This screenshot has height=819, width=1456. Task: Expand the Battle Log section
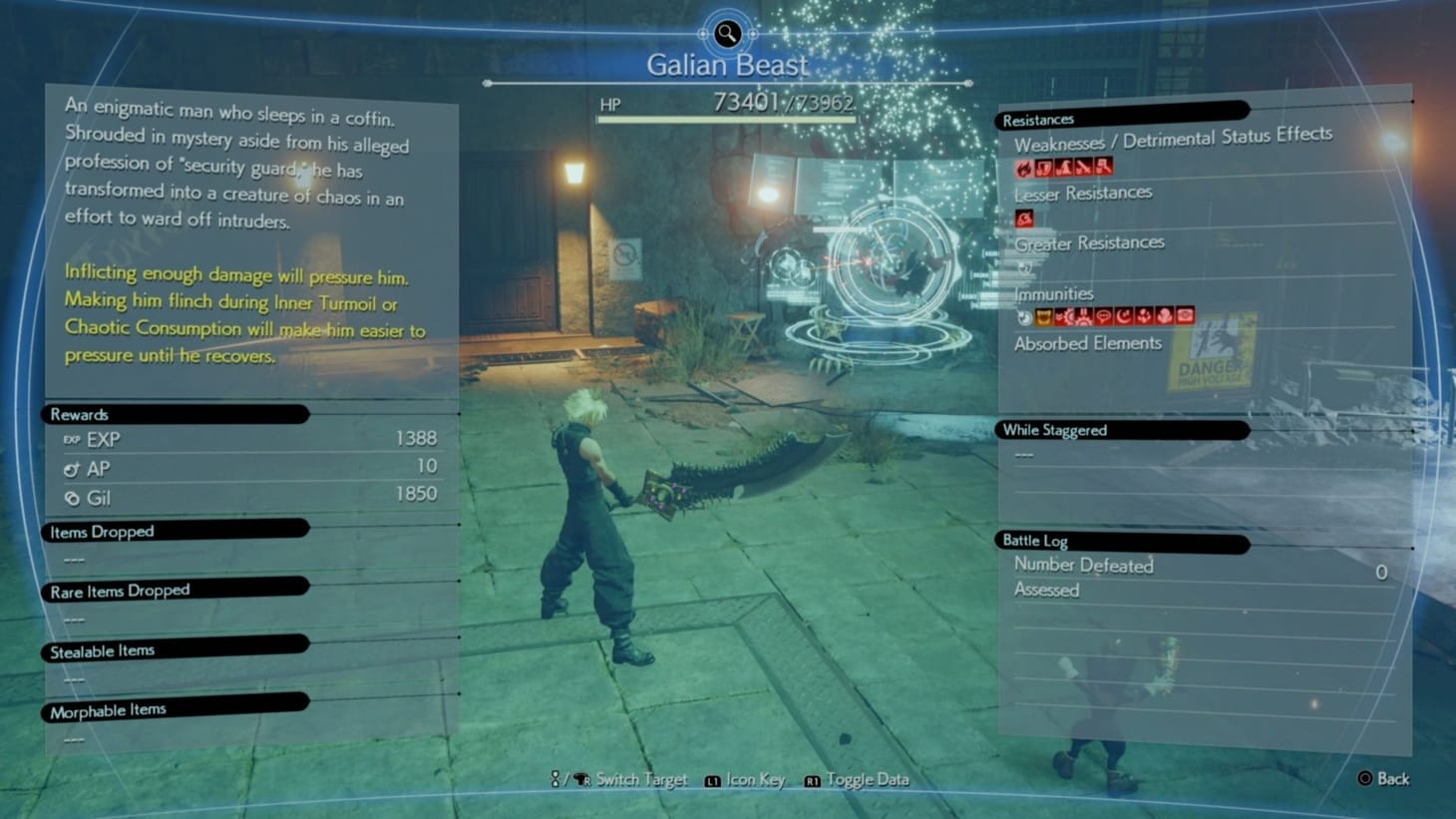pos(1034,541)
